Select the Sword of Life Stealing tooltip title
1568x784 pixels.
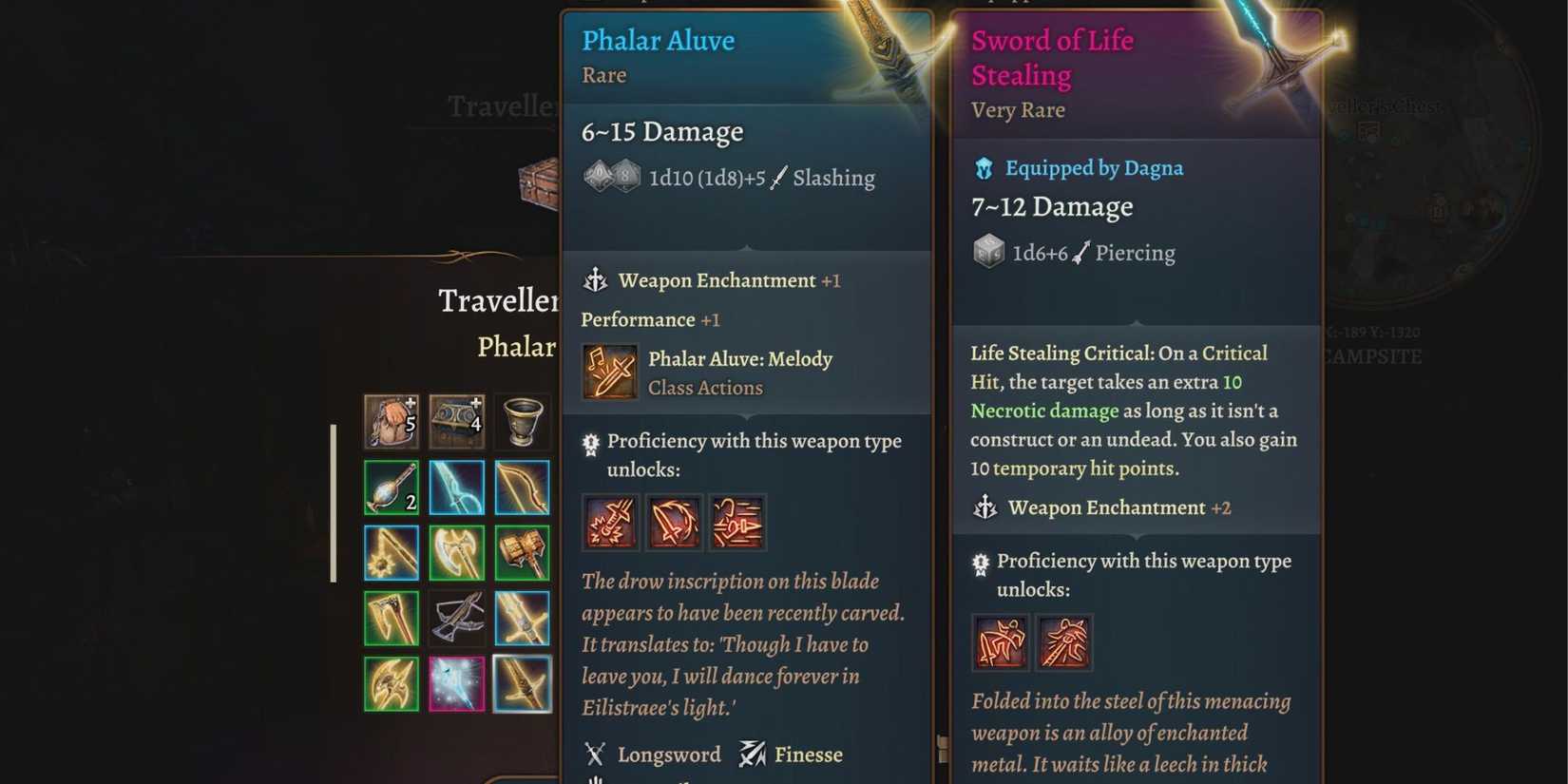(x=1052, y=57)
